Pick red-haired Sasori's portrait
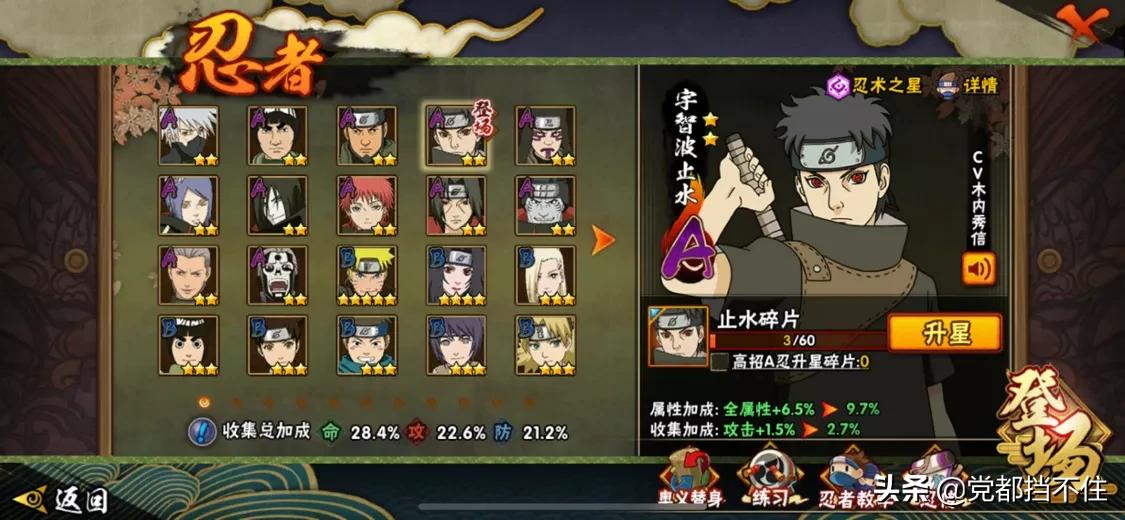Screen dimensions: 1125x520 (x=366, y=205)
